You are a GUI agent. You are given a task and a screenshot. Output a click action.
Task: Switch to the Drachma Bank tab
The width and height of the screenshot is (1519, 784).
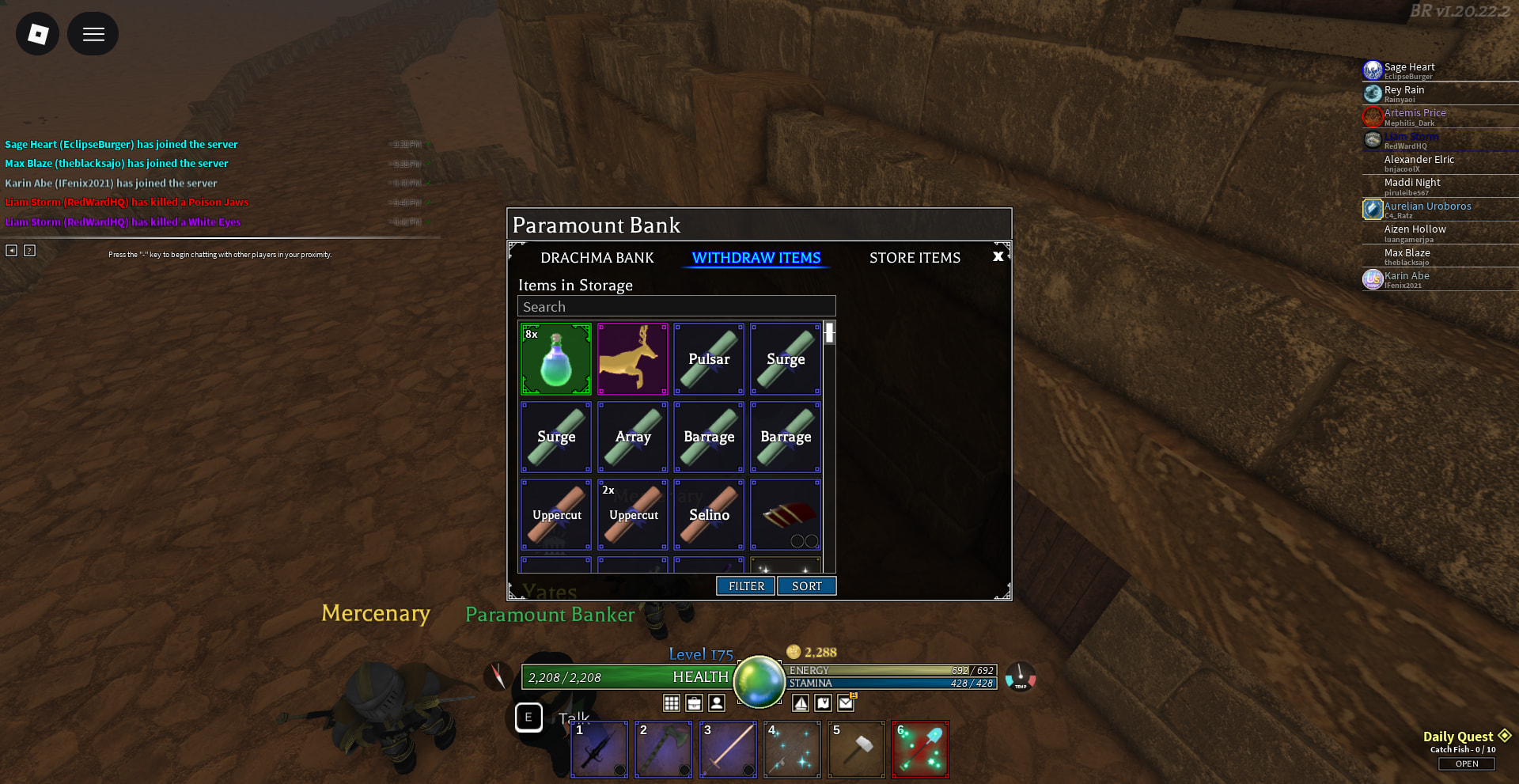(x=597, y=258)
